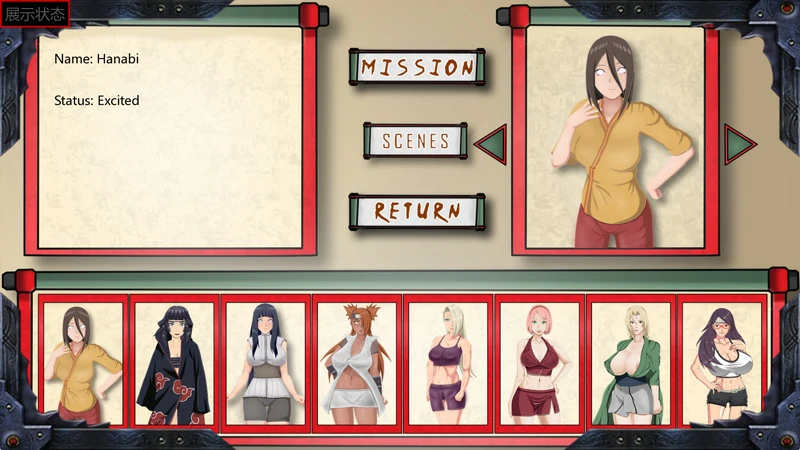
Task: Select the yellow-shirt Hanabi card
Action: (83, 362)
